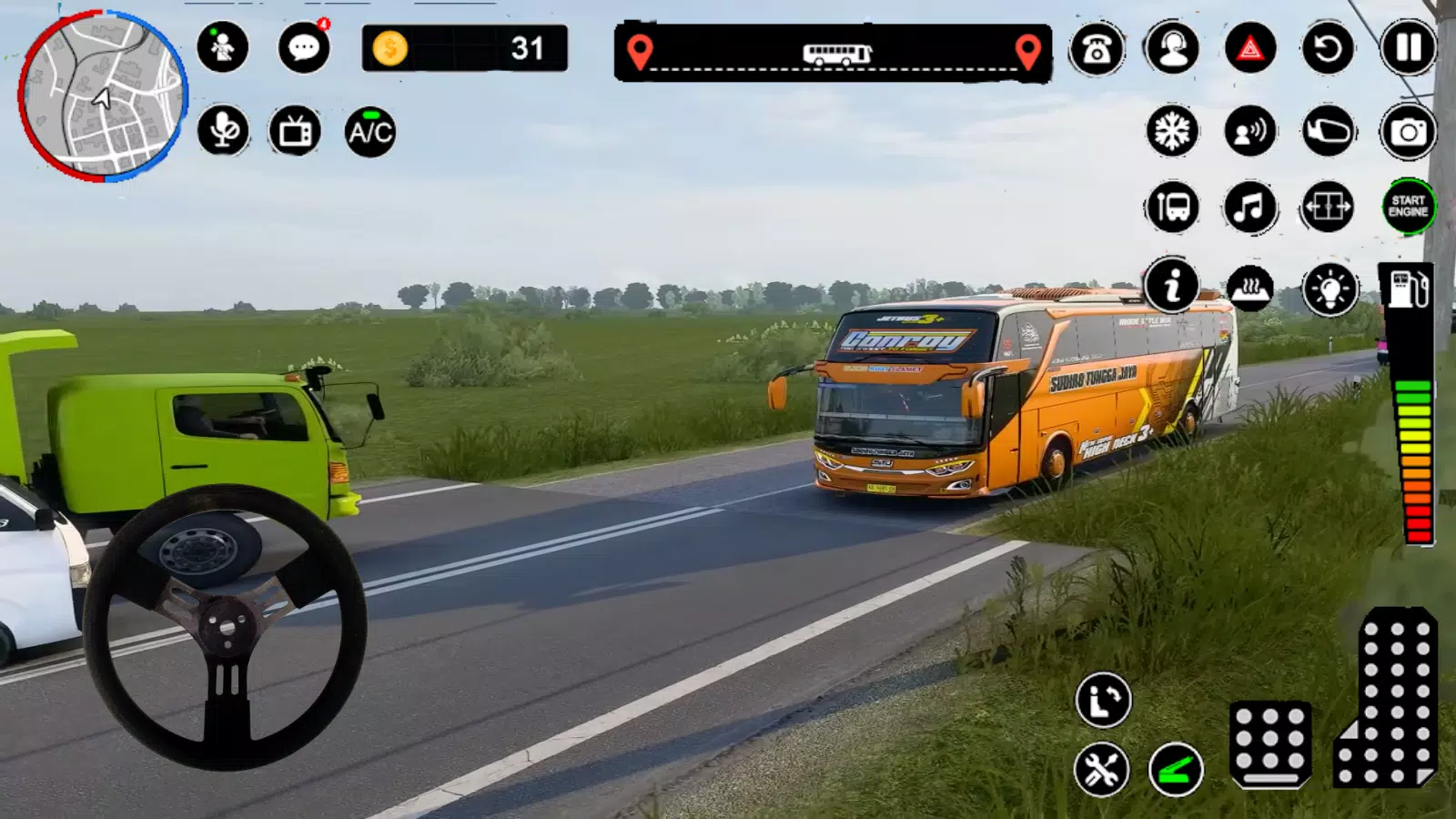This screenshot has width=1456, height=819.
Task: Open the side mirror view icon
Action: tap(1328, 131)
